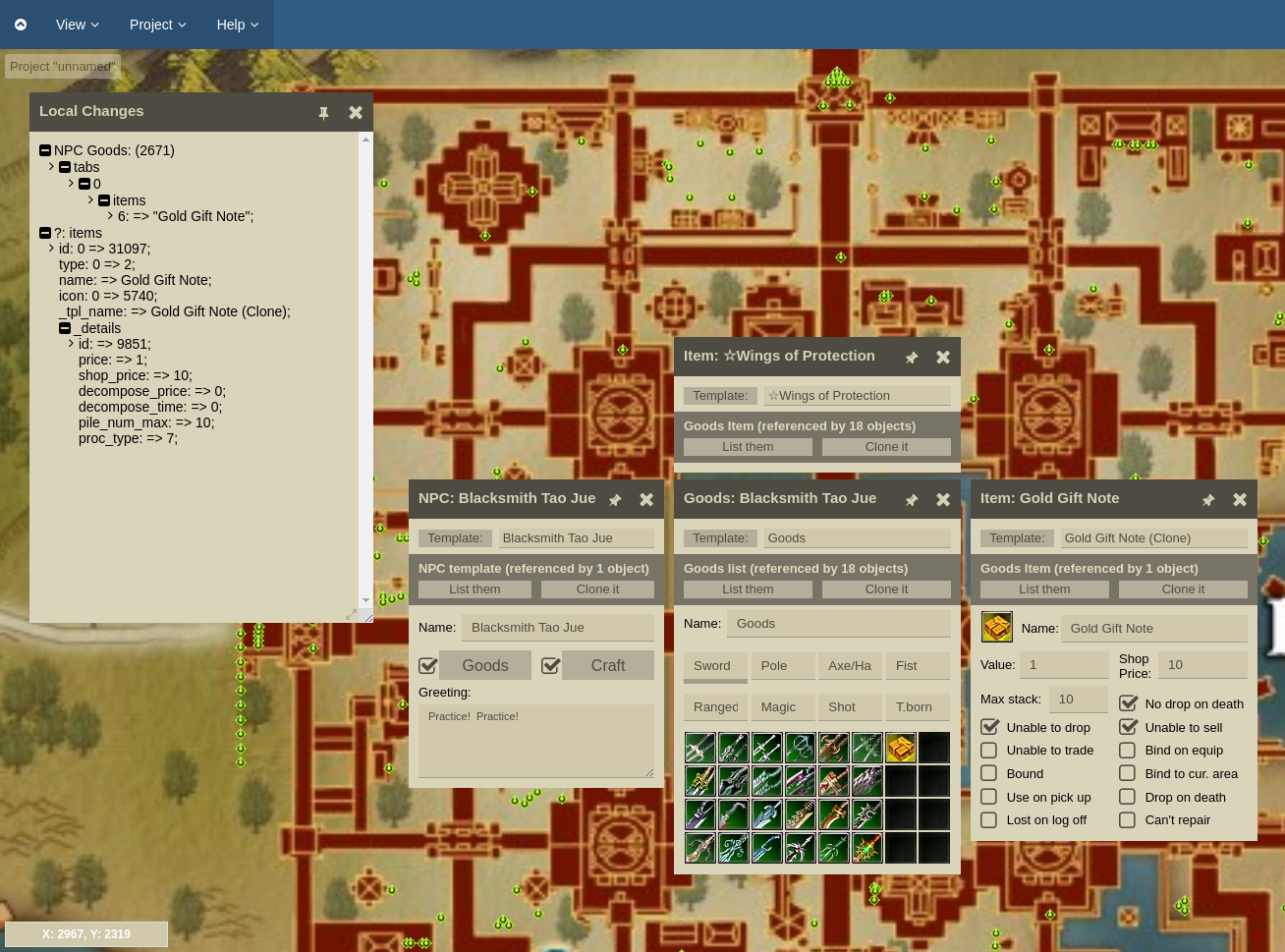The width and height of the screenshot is (1285, 952).
Task: Enable the Can't repair checkbox
Action: coord(1128,820)
